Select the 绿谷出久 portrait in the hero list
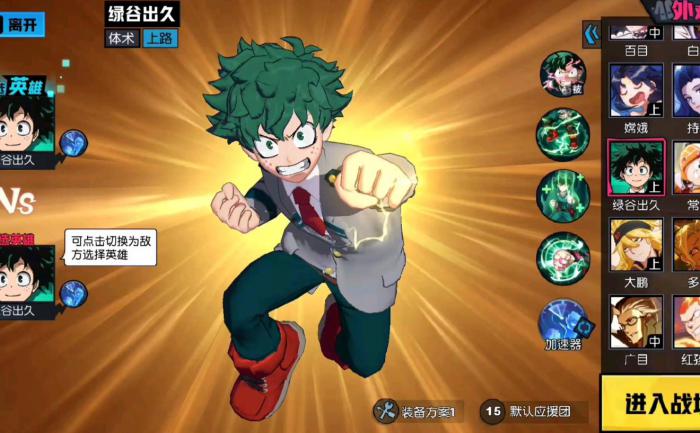This screenshot has height=433, width=700. tap(635, 167)
